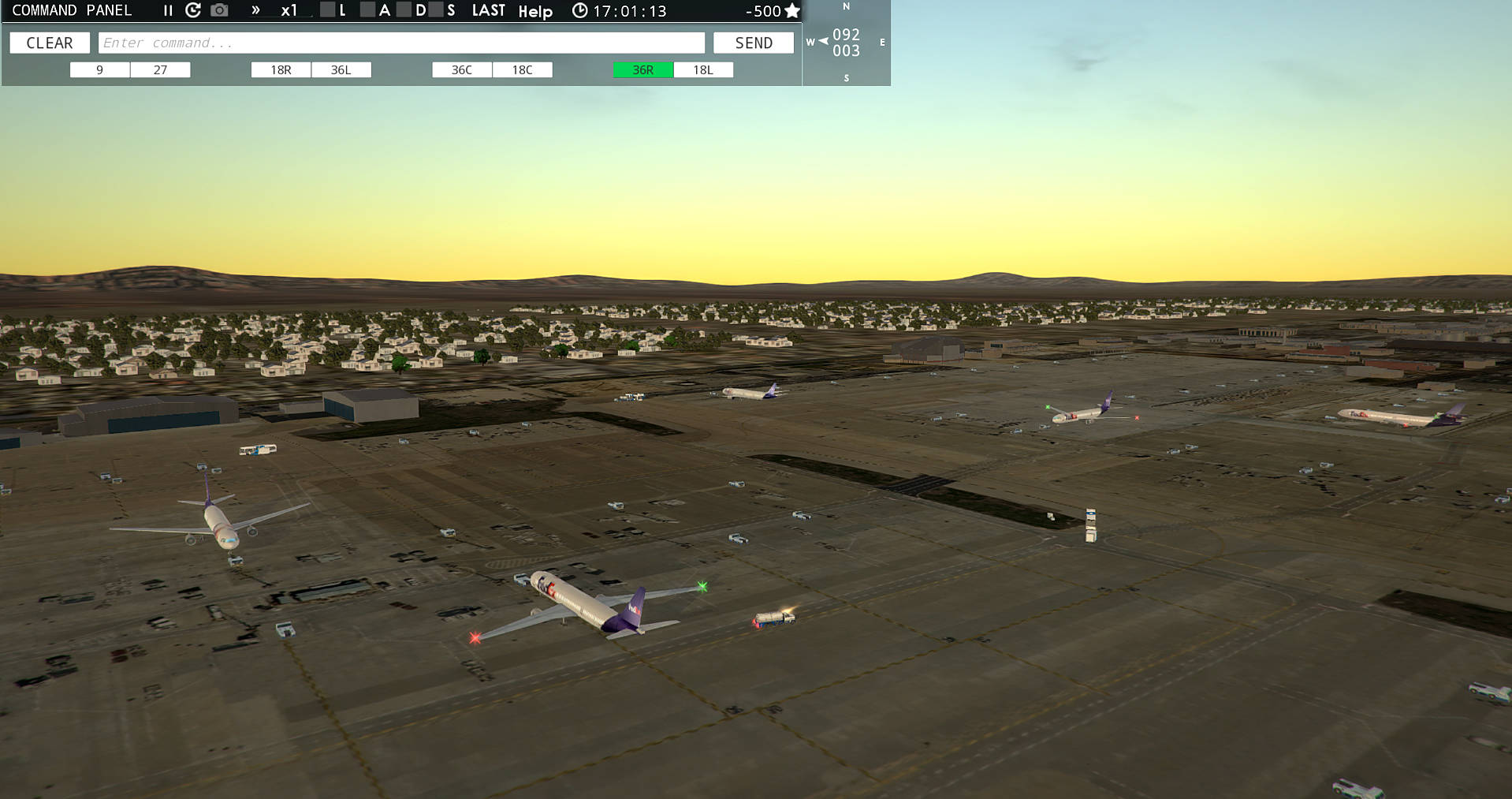Click E on the compass widget
Image resolution: width=1512 pixels, height=799 pixels.
(882, 43)
